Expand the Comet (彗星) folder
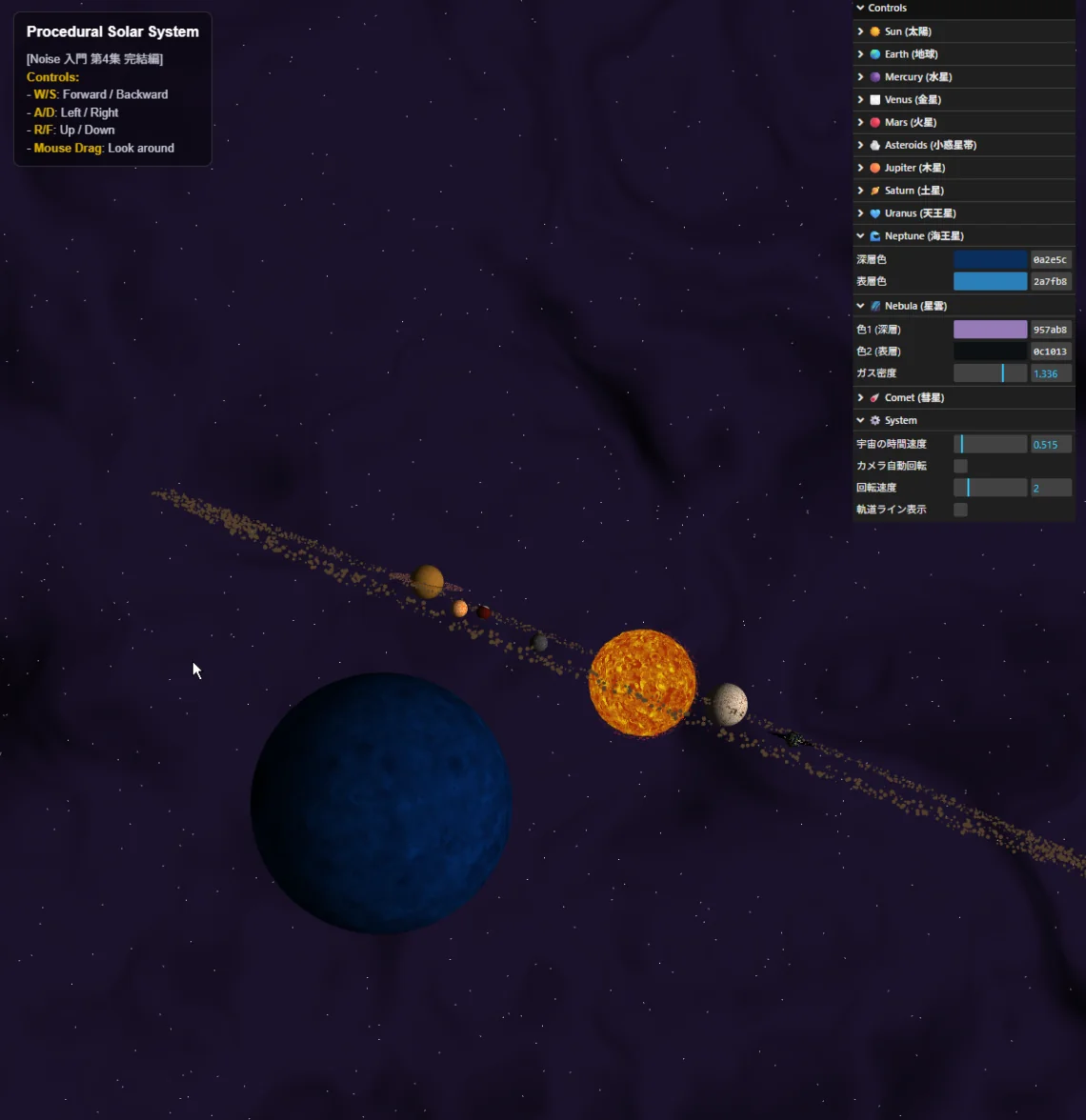The image size is (1086, 1120). pos(914,398)
